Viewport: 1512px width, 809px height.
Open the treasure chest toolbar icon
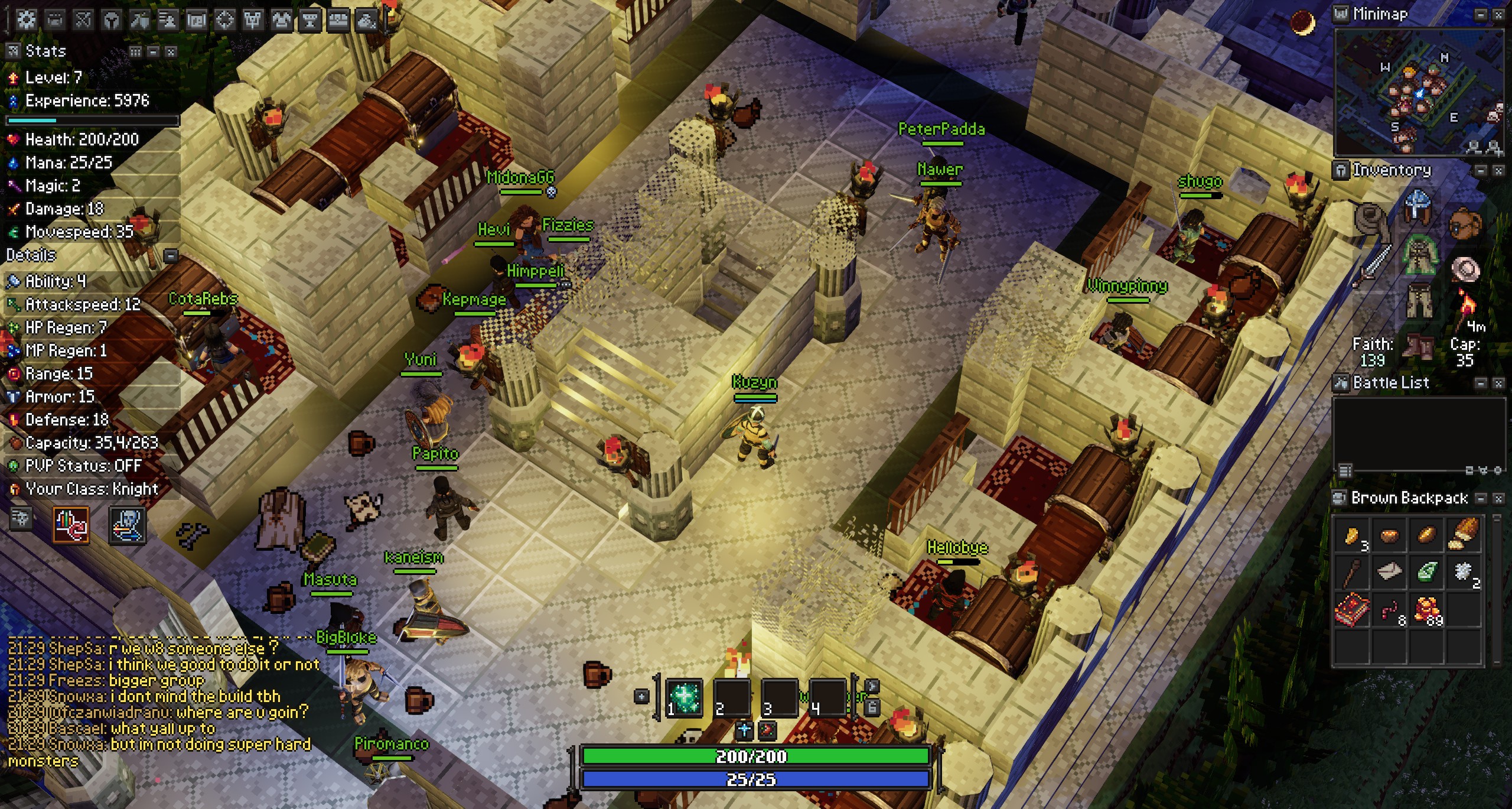[x=338, y=21]
